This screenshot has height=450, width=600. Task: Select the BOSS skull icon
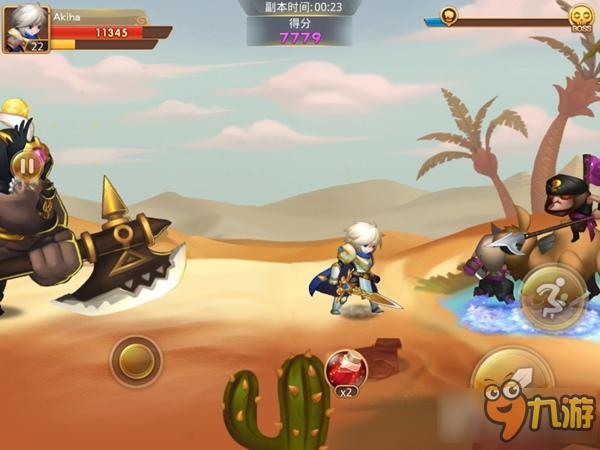(x=581, y=17)
